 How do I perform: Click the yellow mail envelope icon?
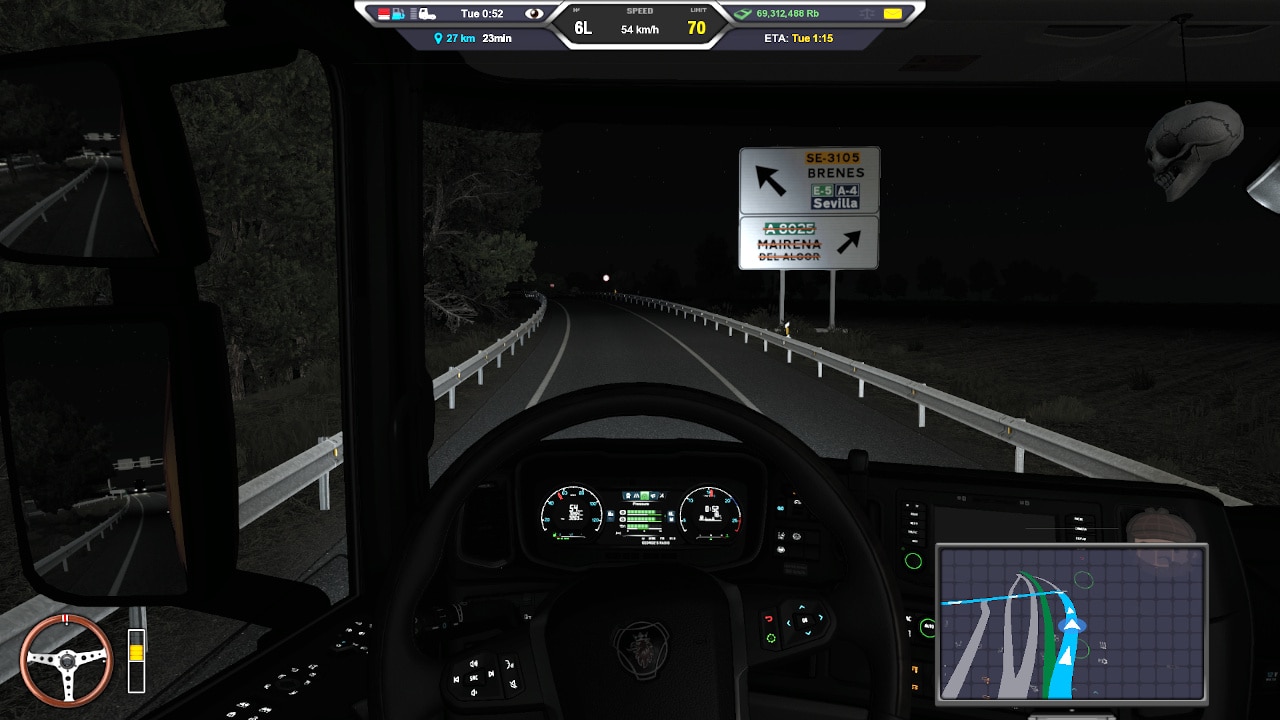click(x=892, y=14)
